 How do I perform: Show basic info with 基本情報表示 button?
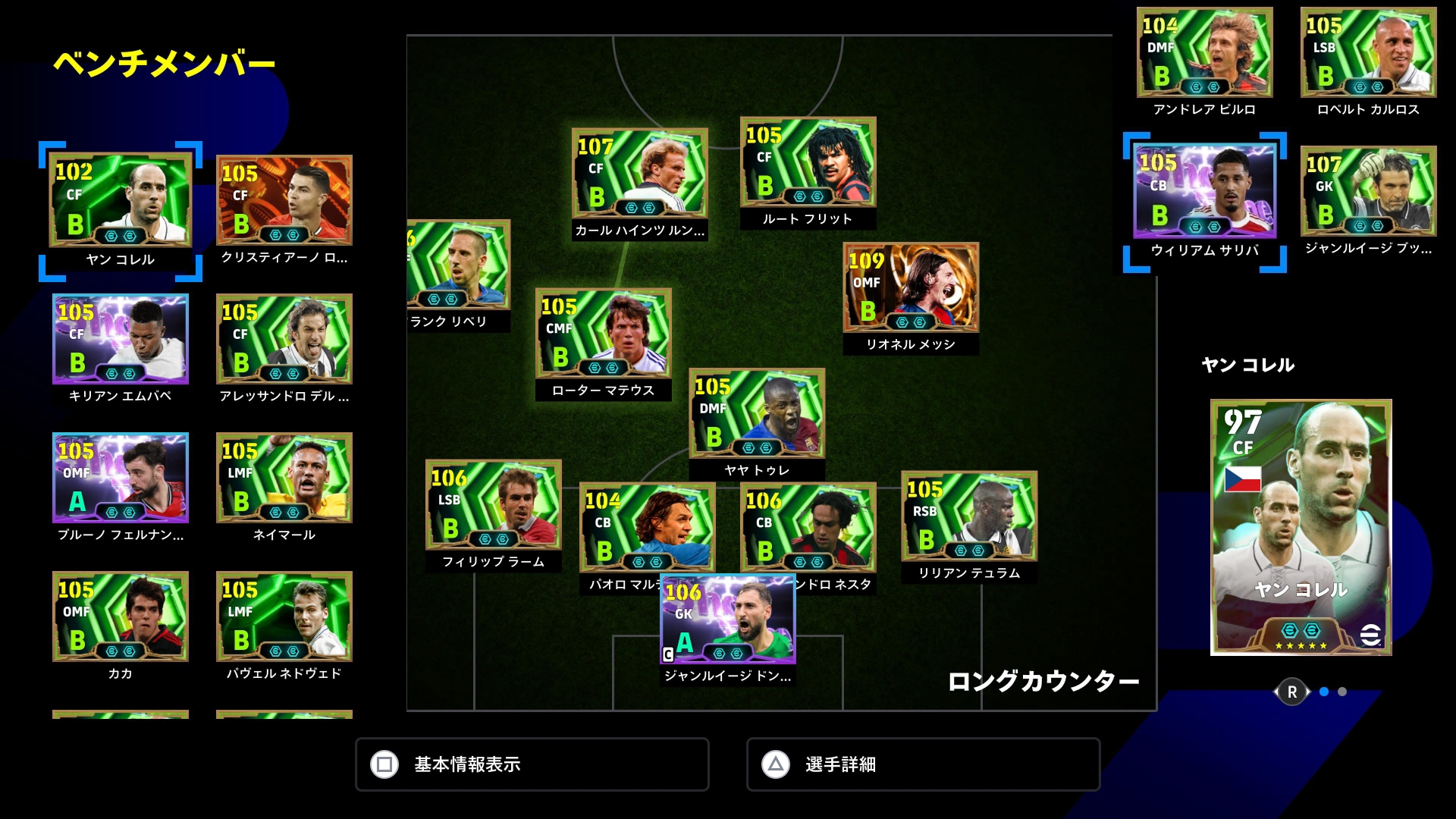click(x=532, y=764)
